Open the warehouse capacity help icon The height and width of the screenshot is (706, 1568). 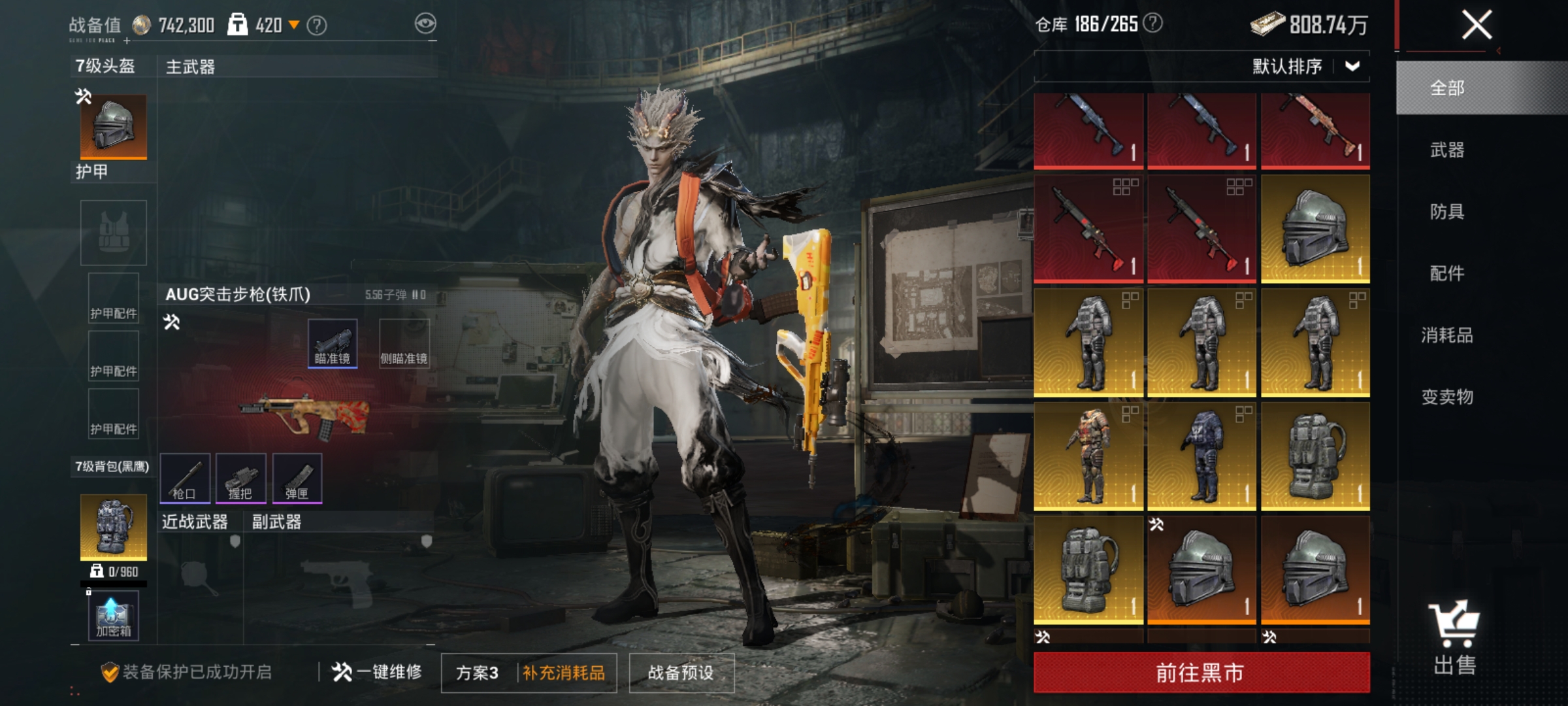(x=1154, y=24)
